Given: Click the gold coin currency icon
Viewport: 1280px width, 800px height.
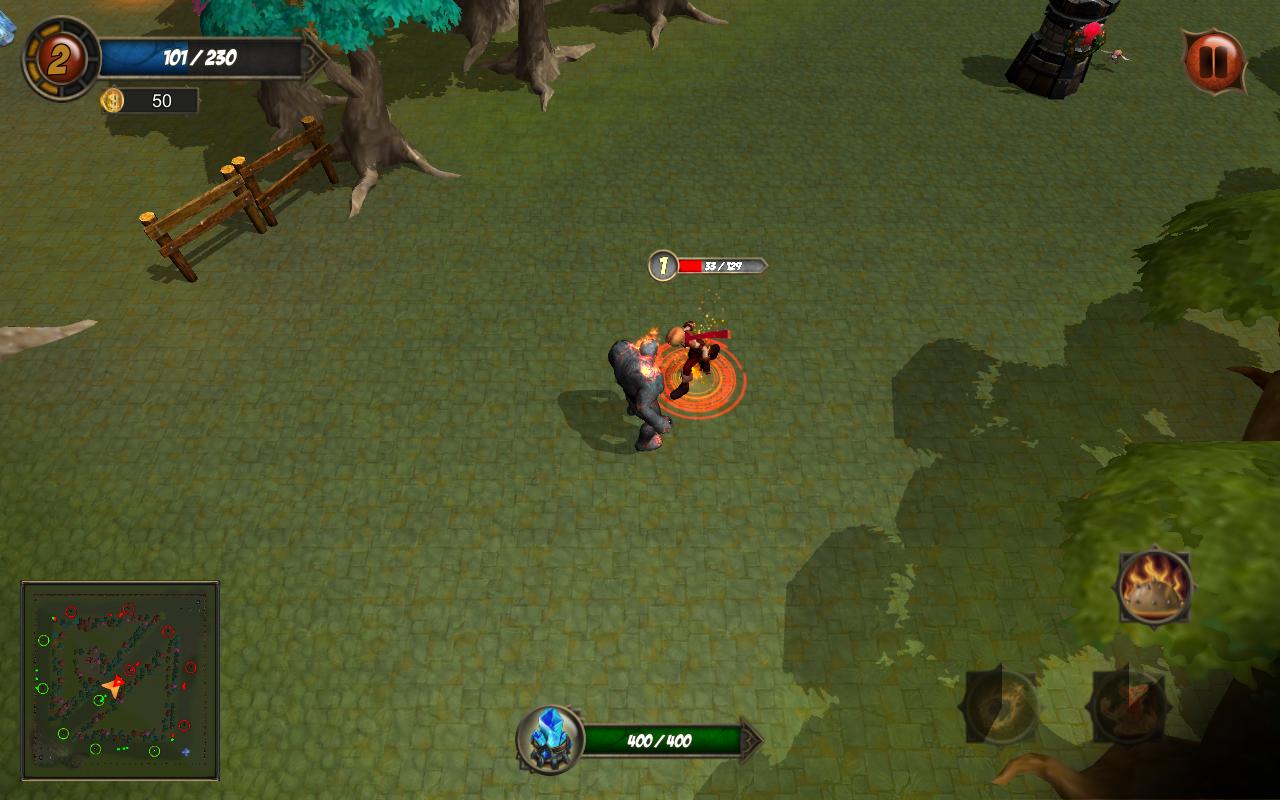Looking at the screenshot, I should 112,101.
